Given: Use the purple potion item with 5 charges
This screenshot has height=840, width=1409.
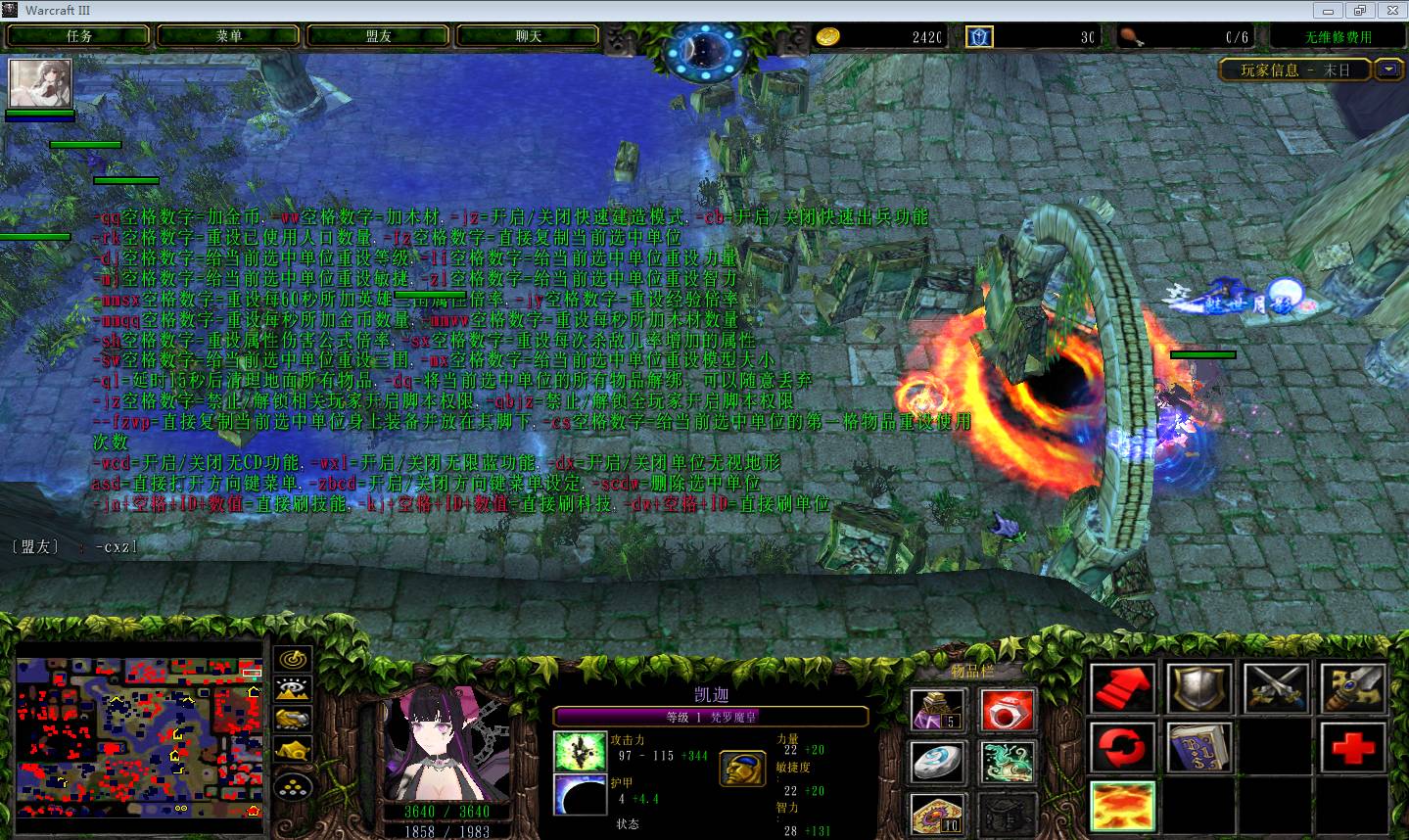Looking at the screenshot, I should 937,710.
